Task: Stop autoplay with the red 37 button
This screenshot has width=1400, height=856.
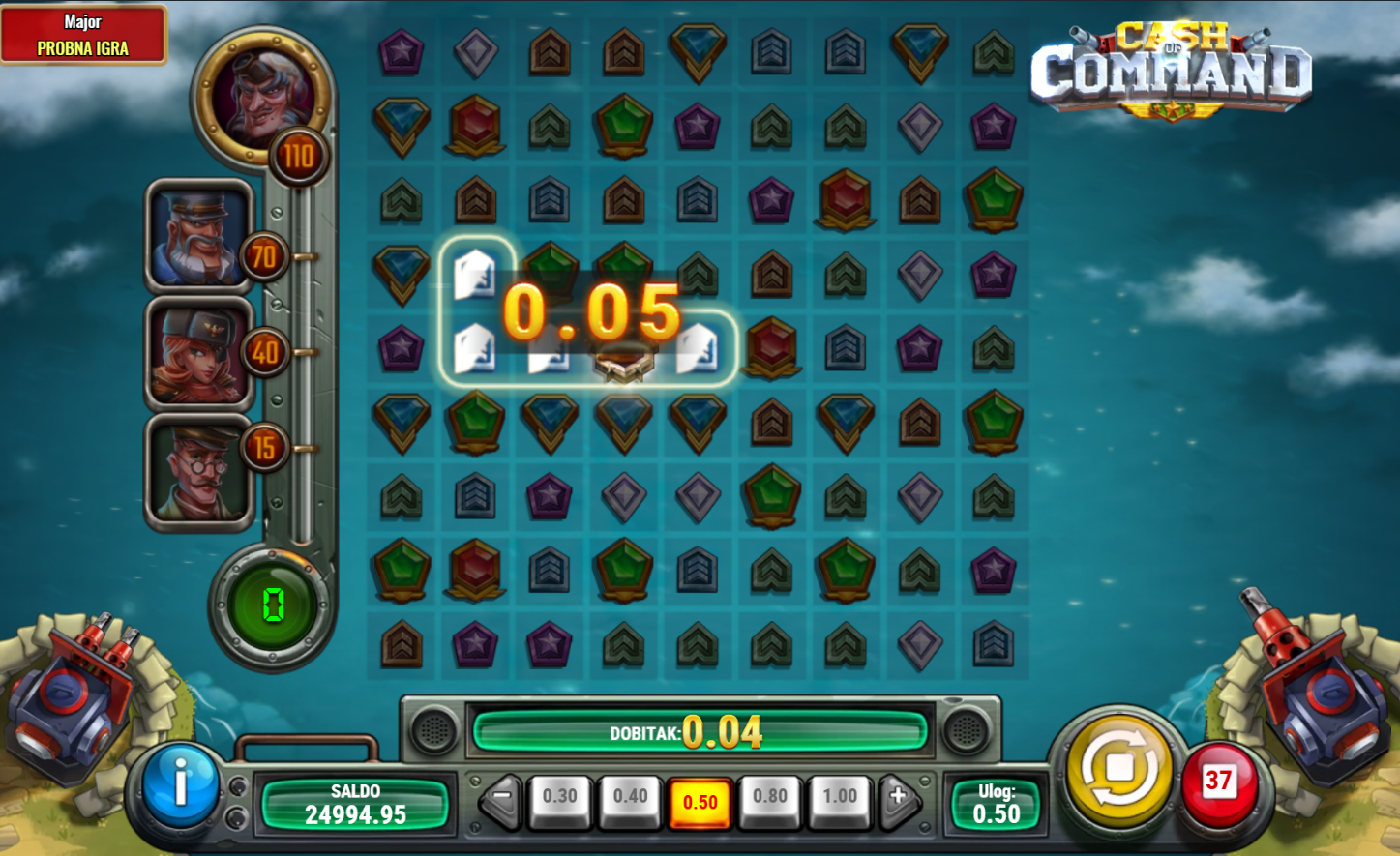Action: tap(1218, 782)
